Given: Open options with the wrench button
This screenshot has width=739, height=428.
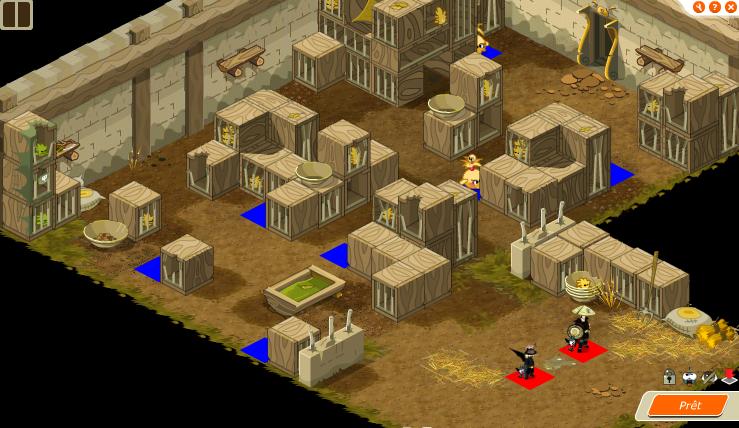Looking at the screenshot, I should click(x=699, y=7).
